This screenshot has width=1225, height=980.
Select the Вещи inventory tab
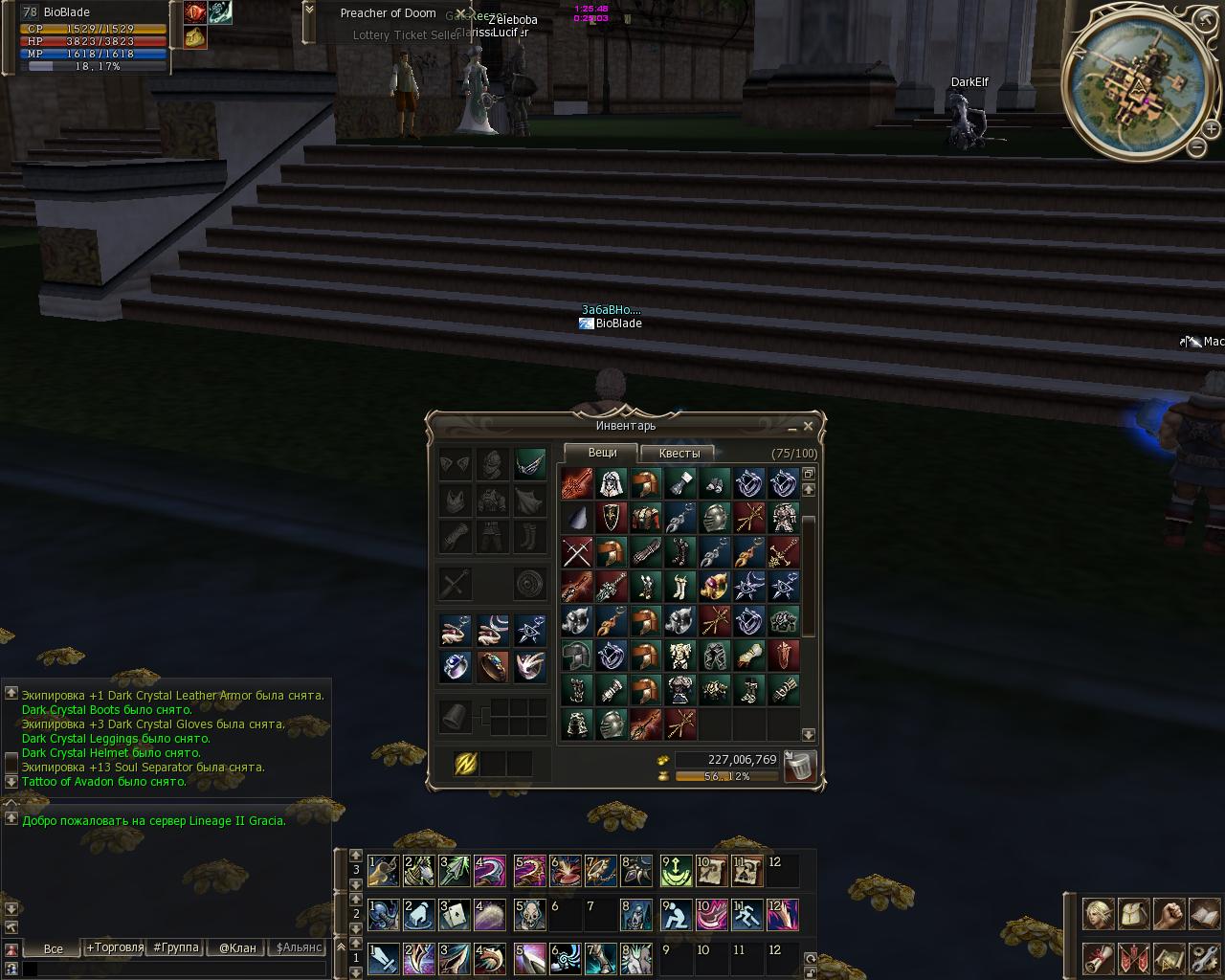[602, 453]
